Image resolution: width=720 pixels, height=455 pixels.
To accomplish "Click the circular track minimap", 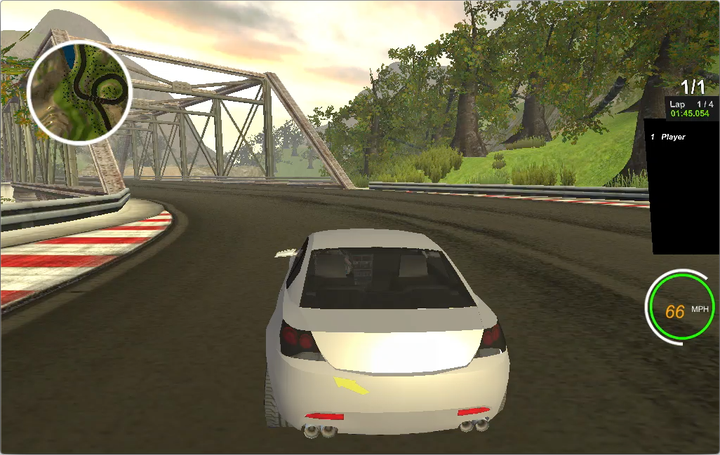I will (x=79, y=92).
